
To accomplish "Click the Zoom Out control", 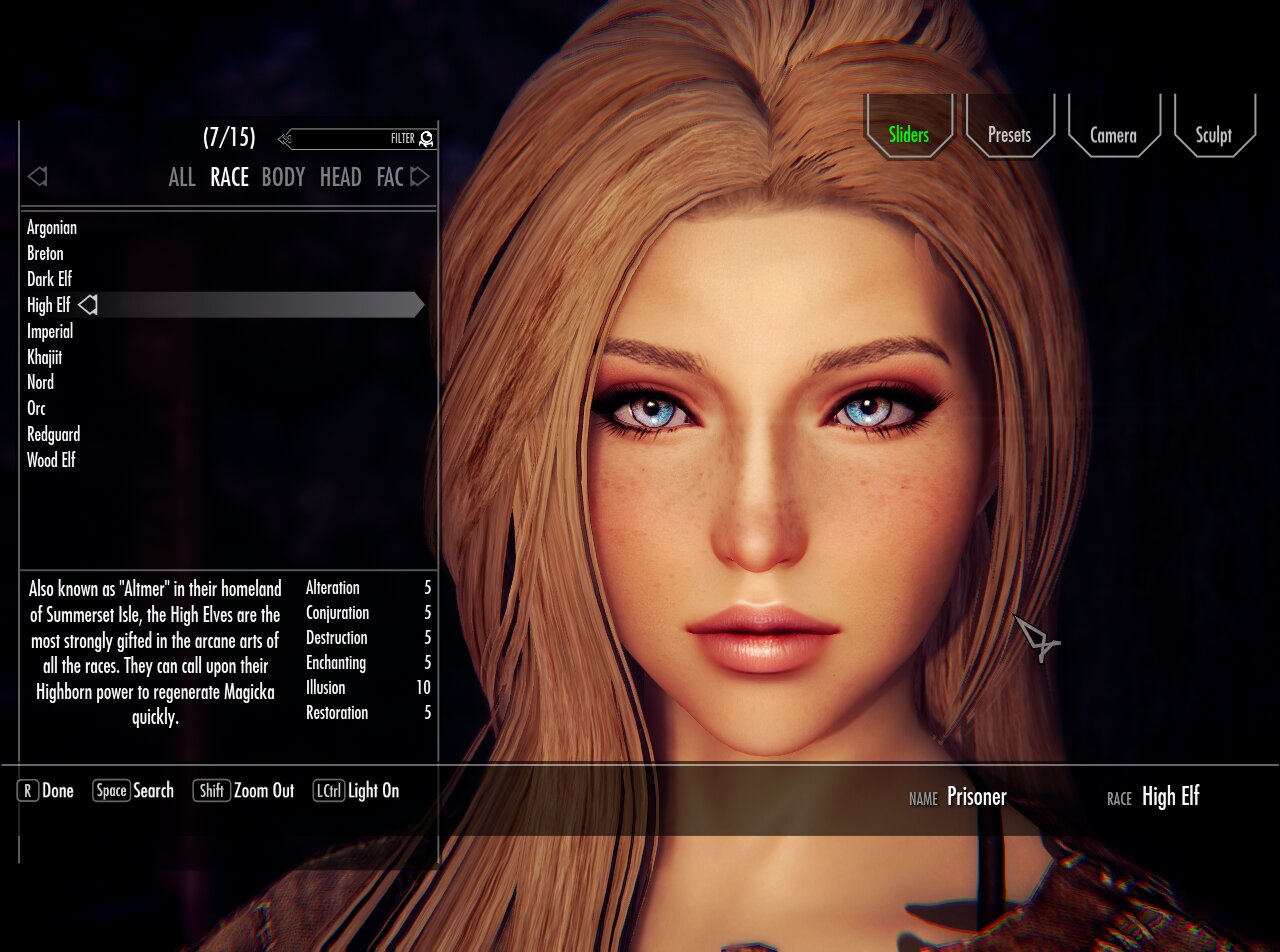I will click(264, 791).
